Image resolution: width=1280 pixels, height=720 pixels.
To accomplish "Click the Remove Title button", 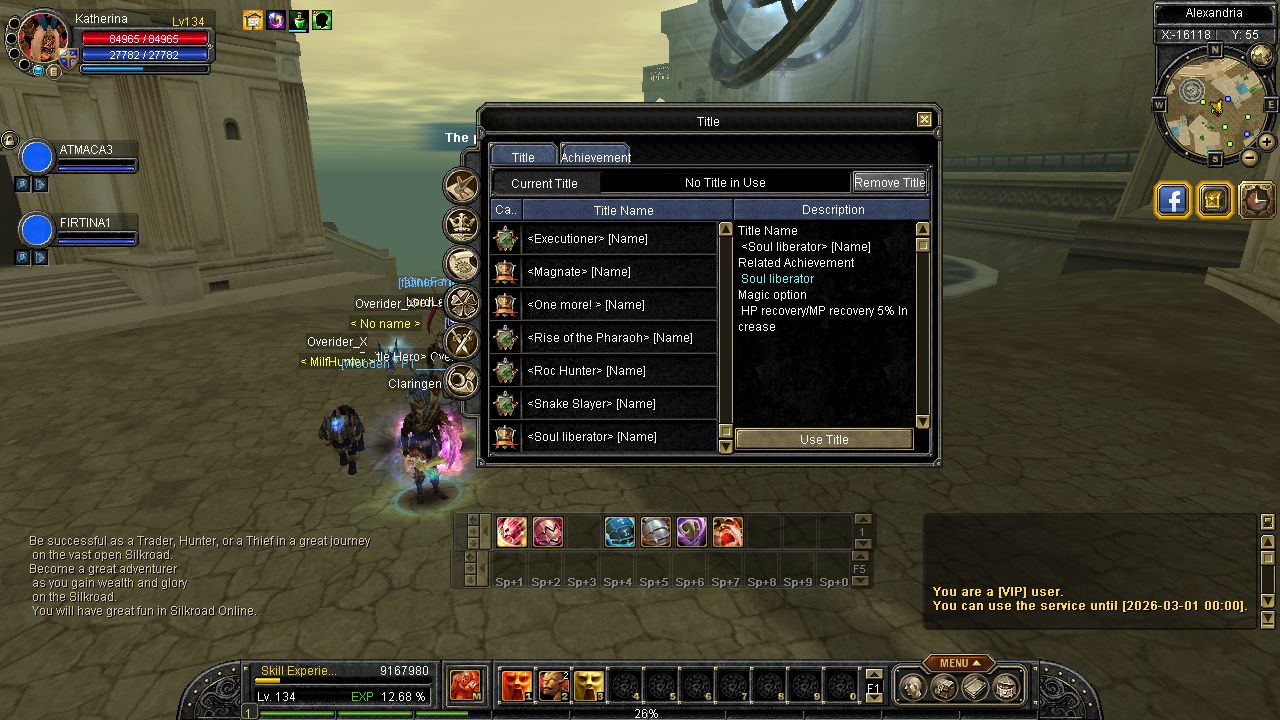I will tap(889, 182).
